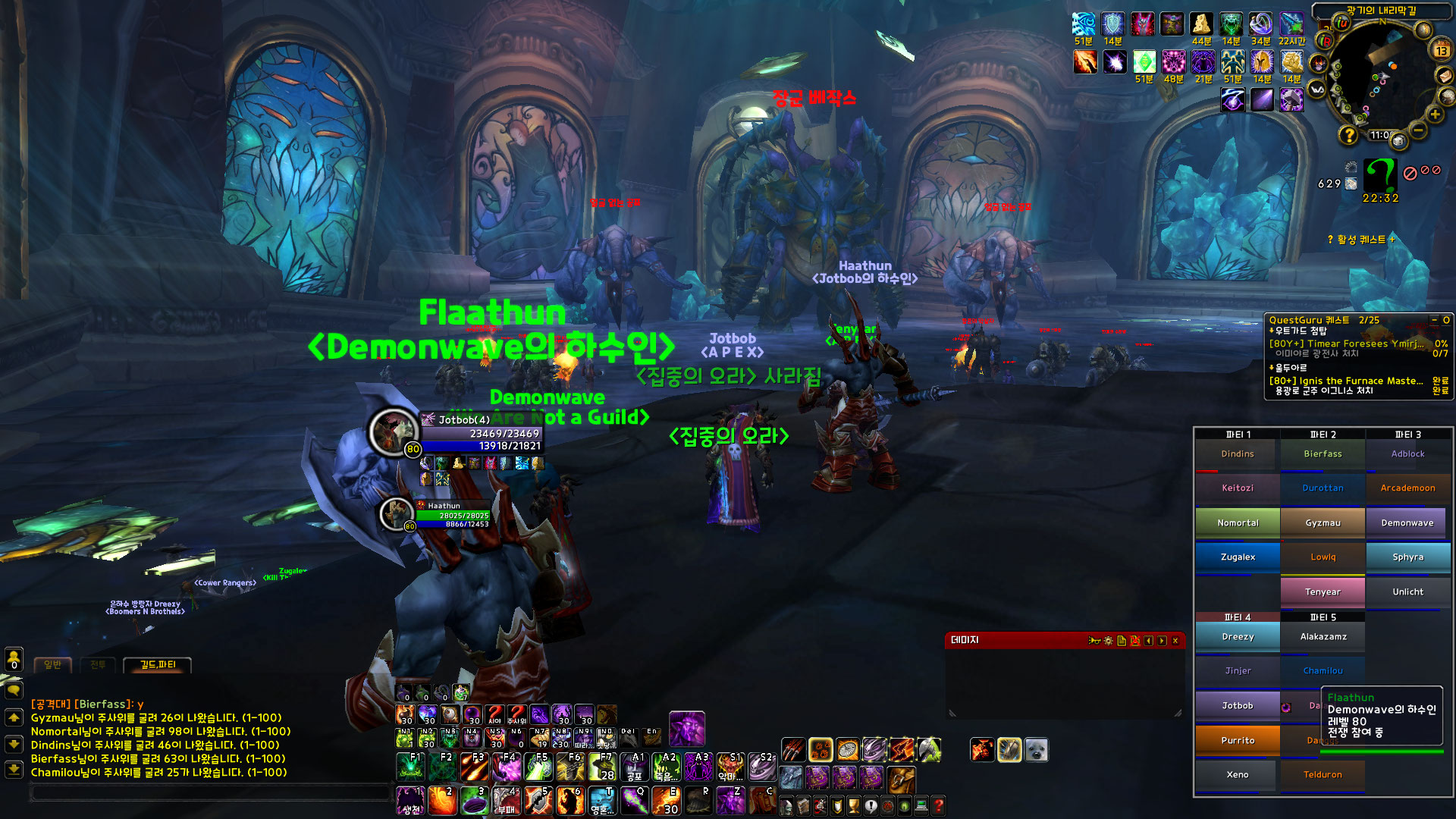Target Purrito in the raid frames
The height and width of the screenshot is (819, 1456).
1238,740
